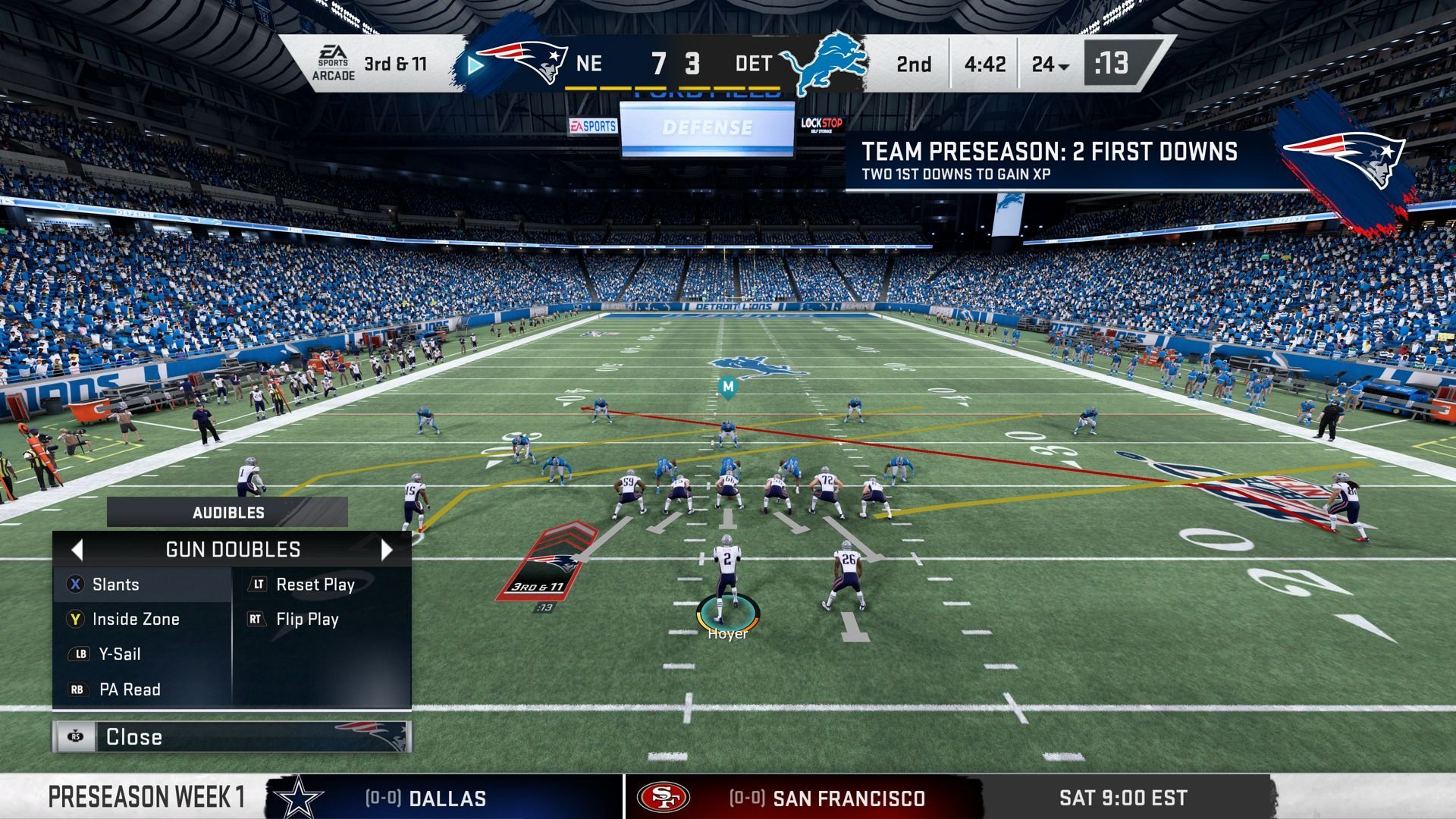Viewport: 1456px width, 819px height.
Task: Select the Slants audible
Action: click(x=115, y=585)
